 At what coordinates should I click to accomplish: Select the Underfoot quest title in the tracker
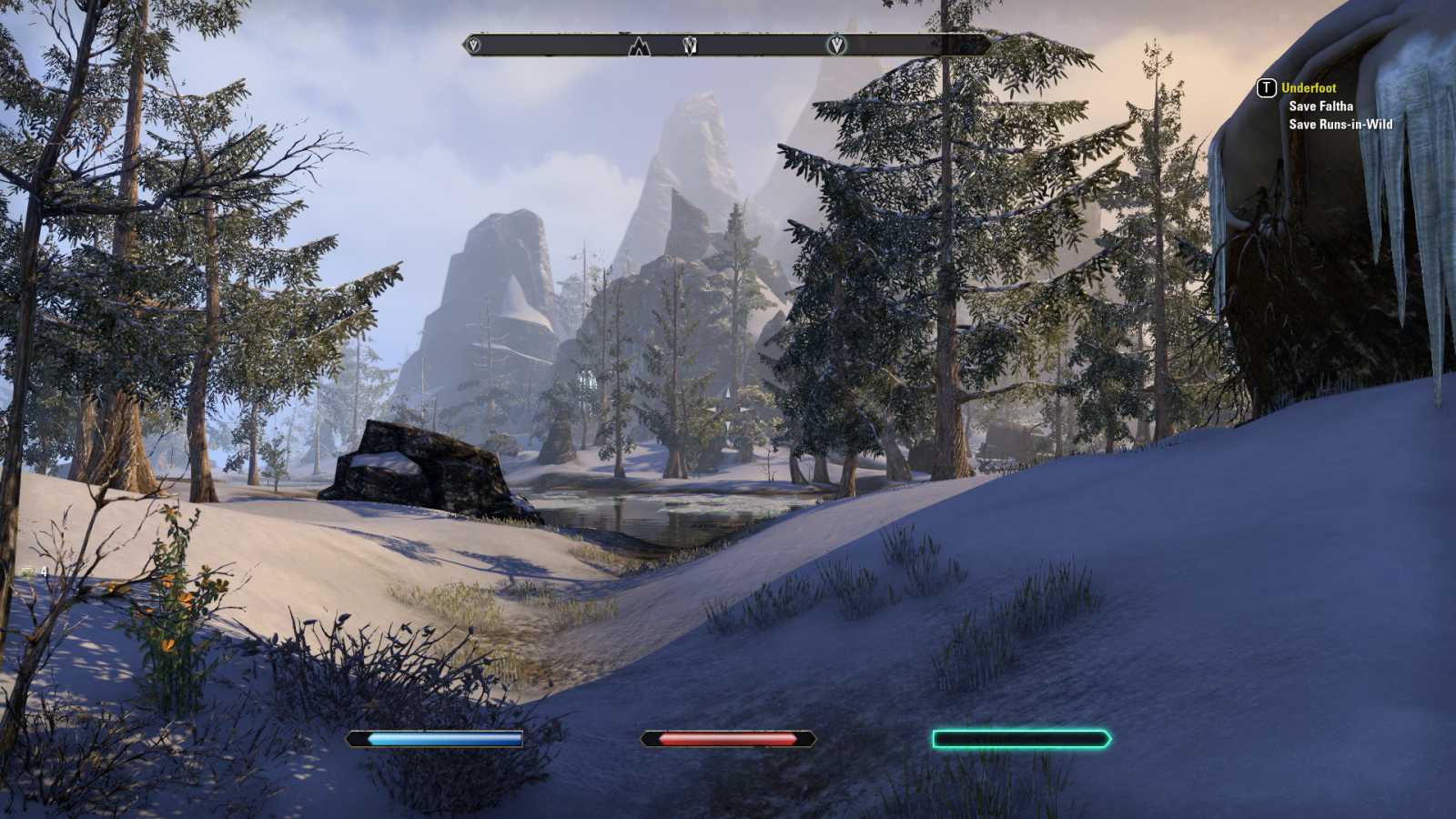[1309, 88]
